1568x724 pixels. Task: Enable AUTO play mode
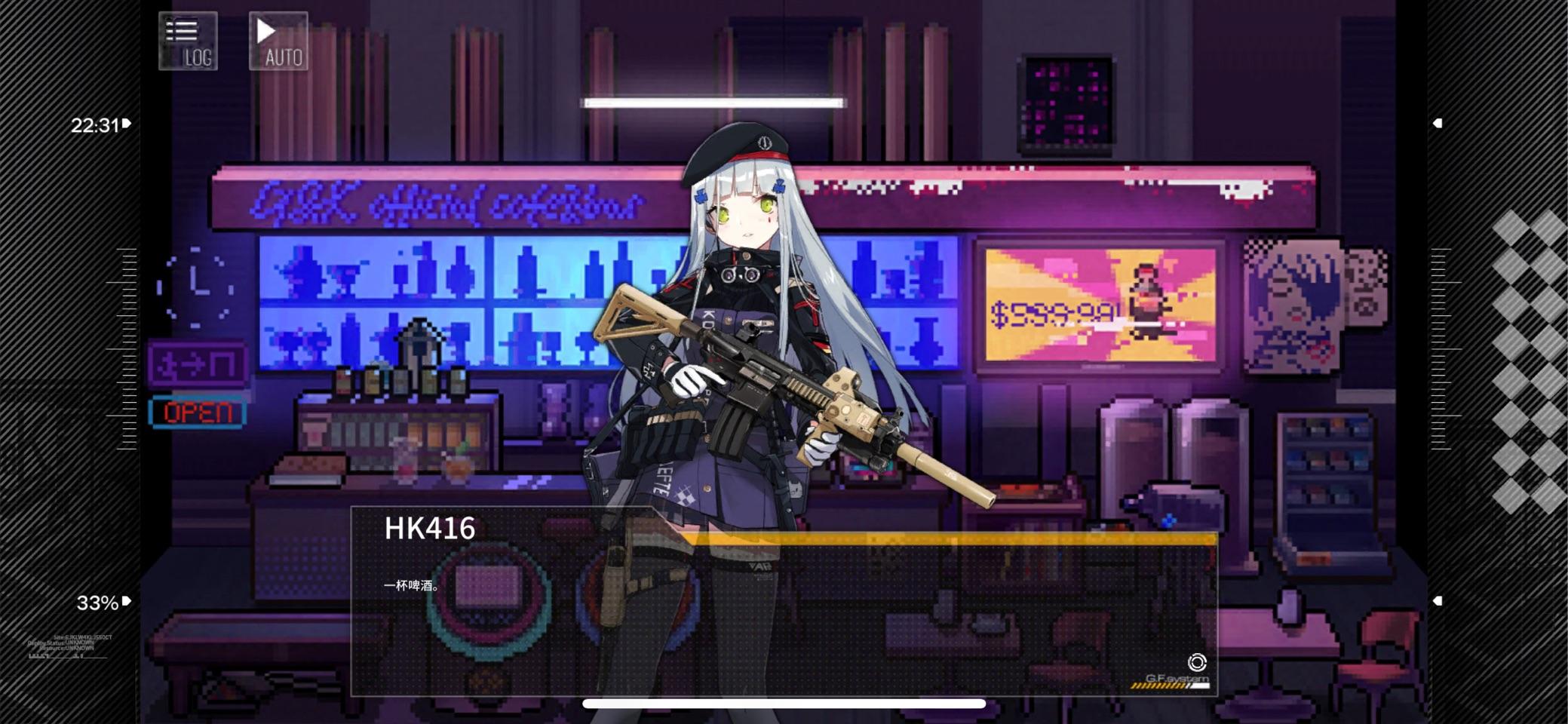tap(278, 39)
